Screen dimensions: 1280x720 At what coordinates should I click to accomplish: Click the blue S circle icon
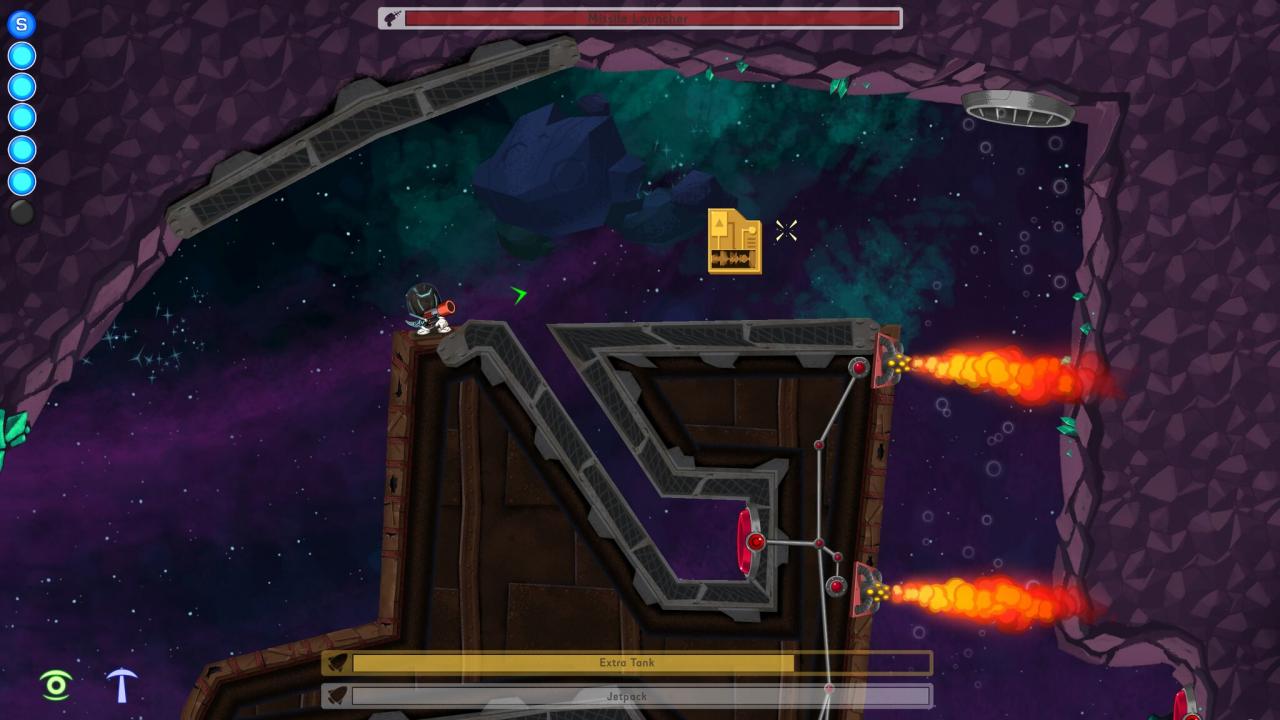click(x=22, y=24)
